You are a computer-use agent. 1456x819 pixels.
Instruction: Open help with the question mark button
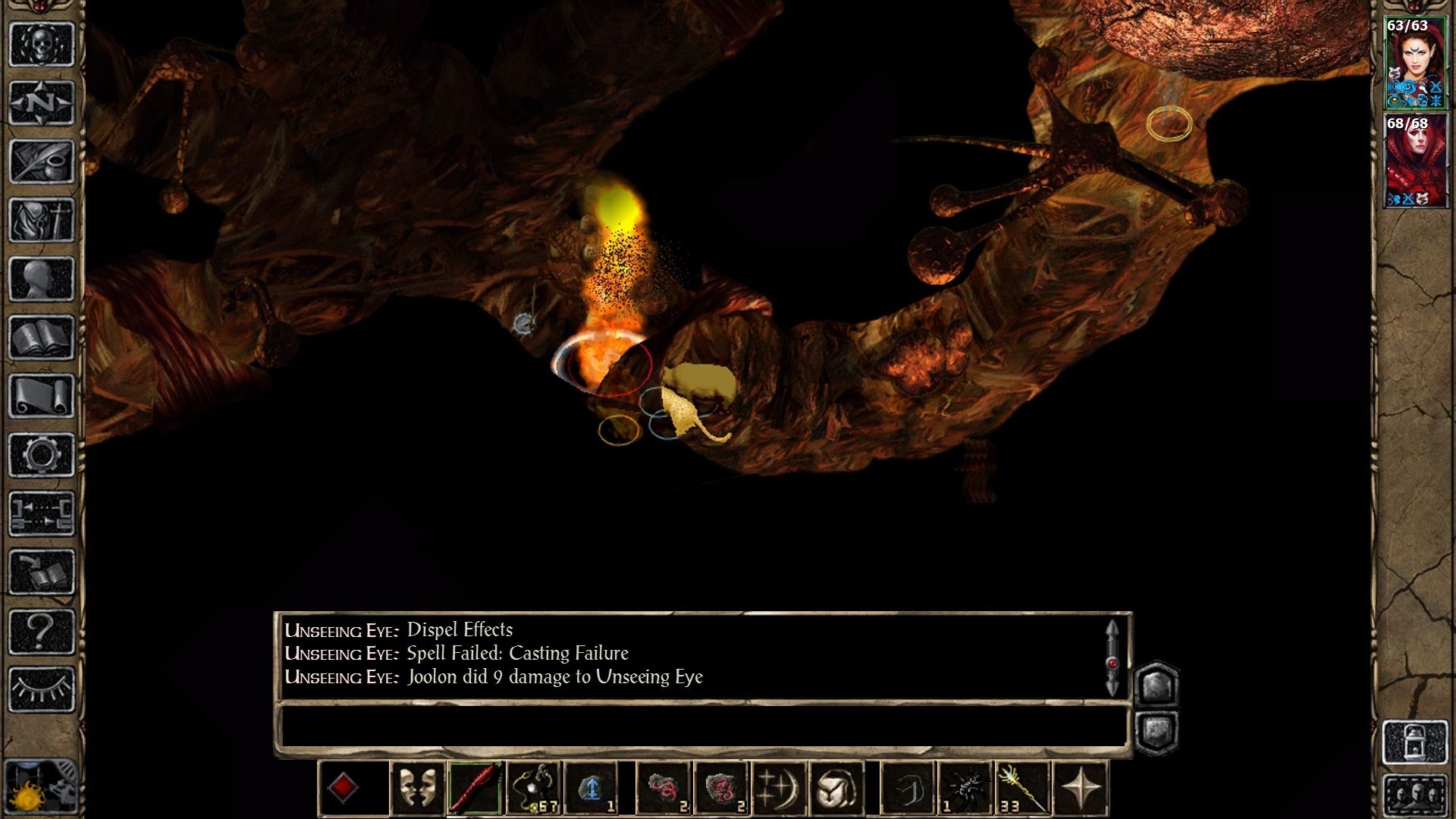click(42, 631)
